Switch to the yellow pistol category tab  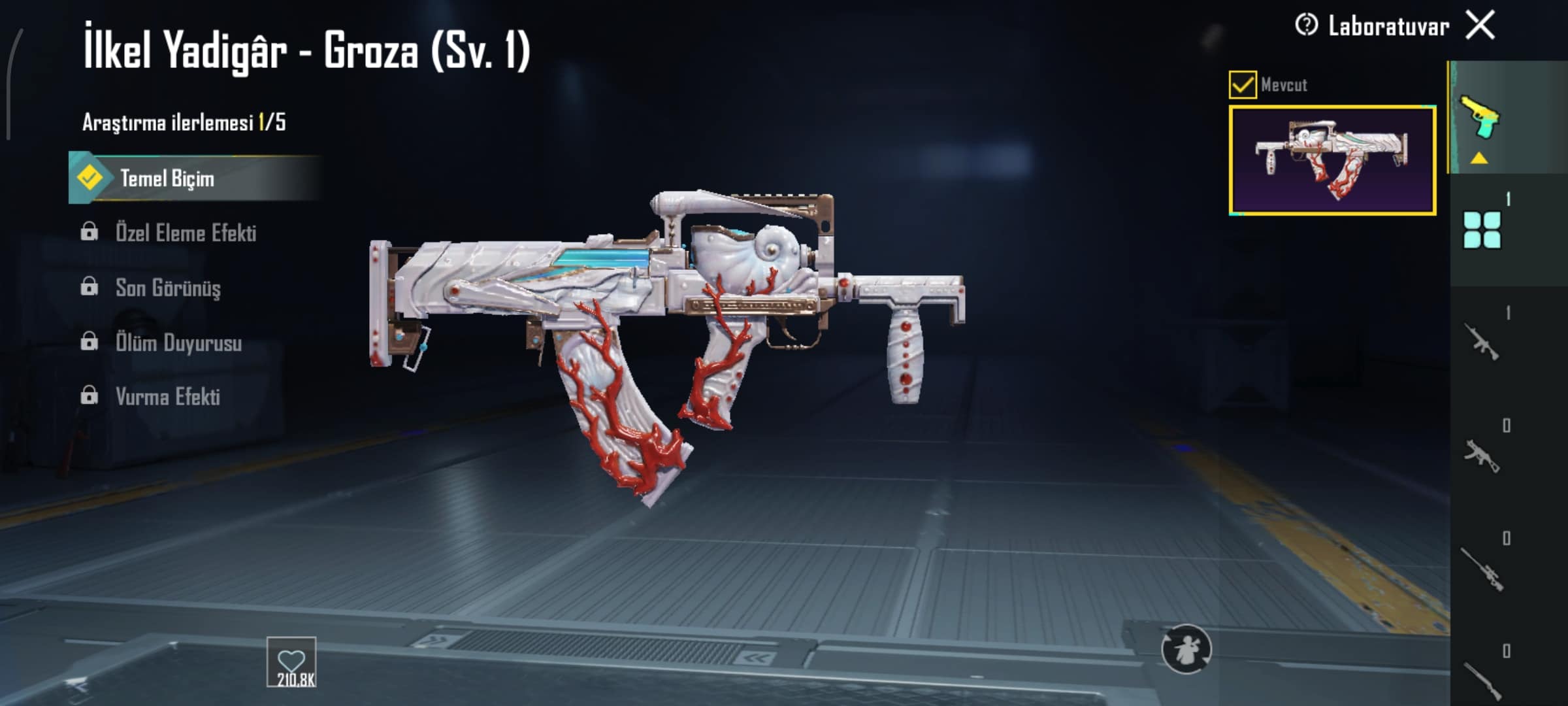(1480, 118)
